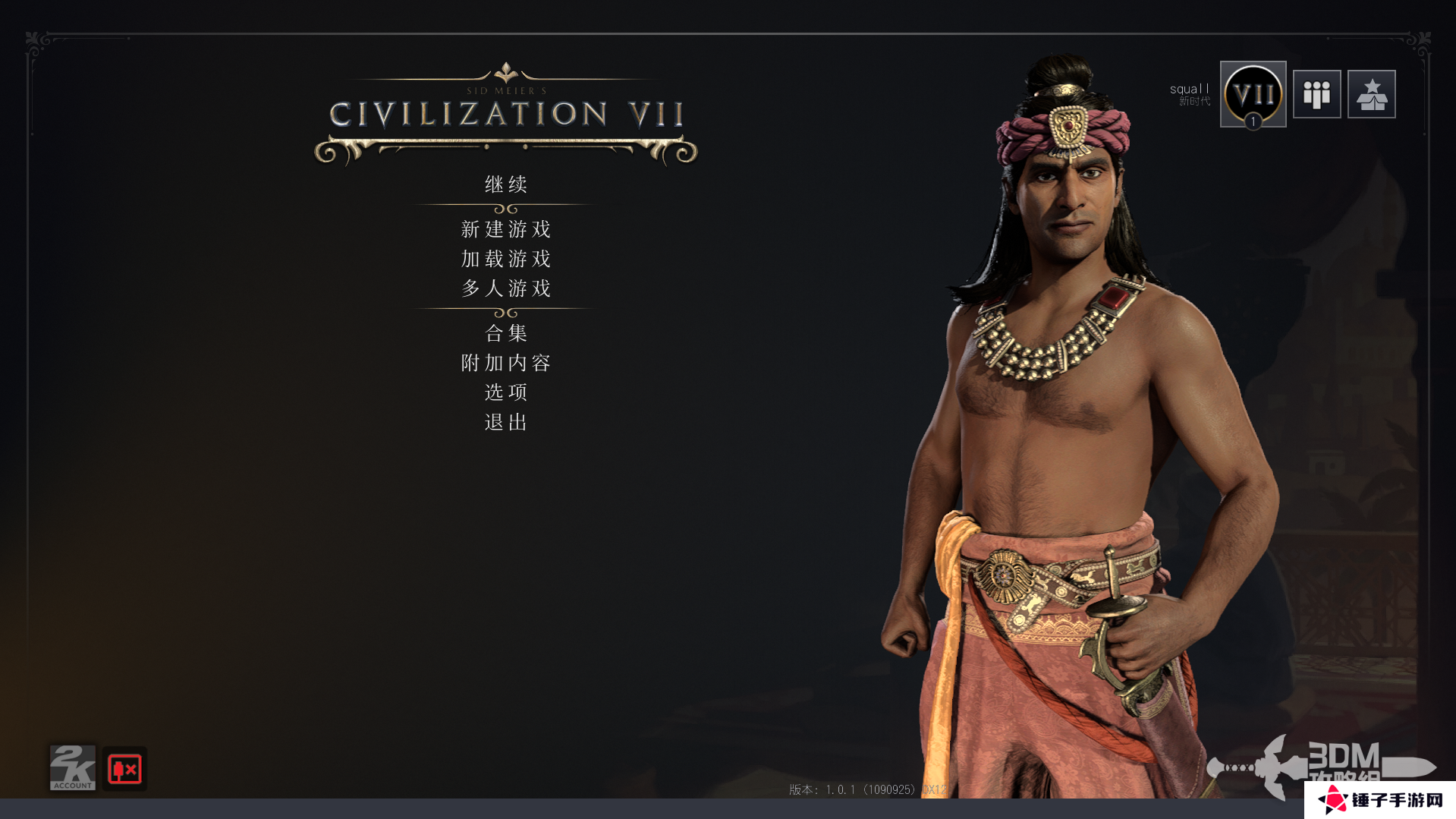Choose 多人游戏 multiplayer
Image resolution: width=1456 pixels, height=819 pixels.
[x=506, y=288]
